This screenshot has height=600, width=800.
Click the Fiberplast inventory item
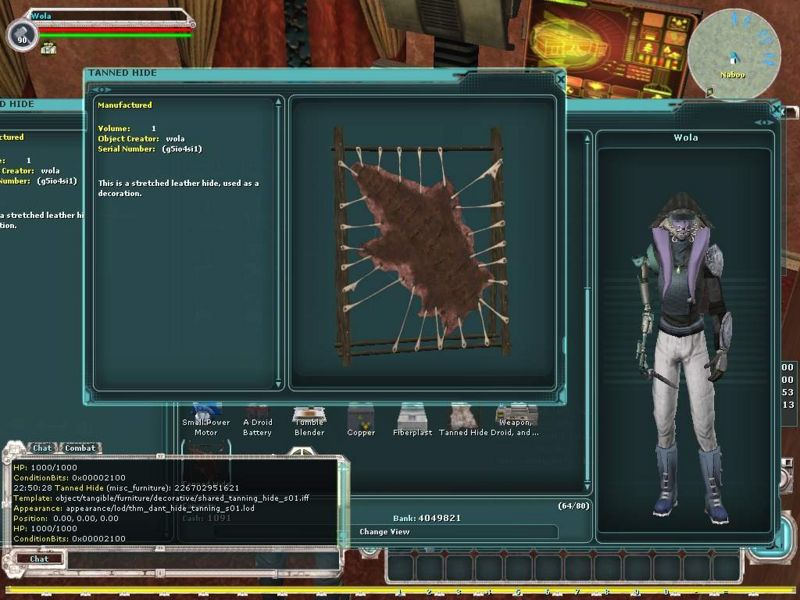click(x=412, y=417)
